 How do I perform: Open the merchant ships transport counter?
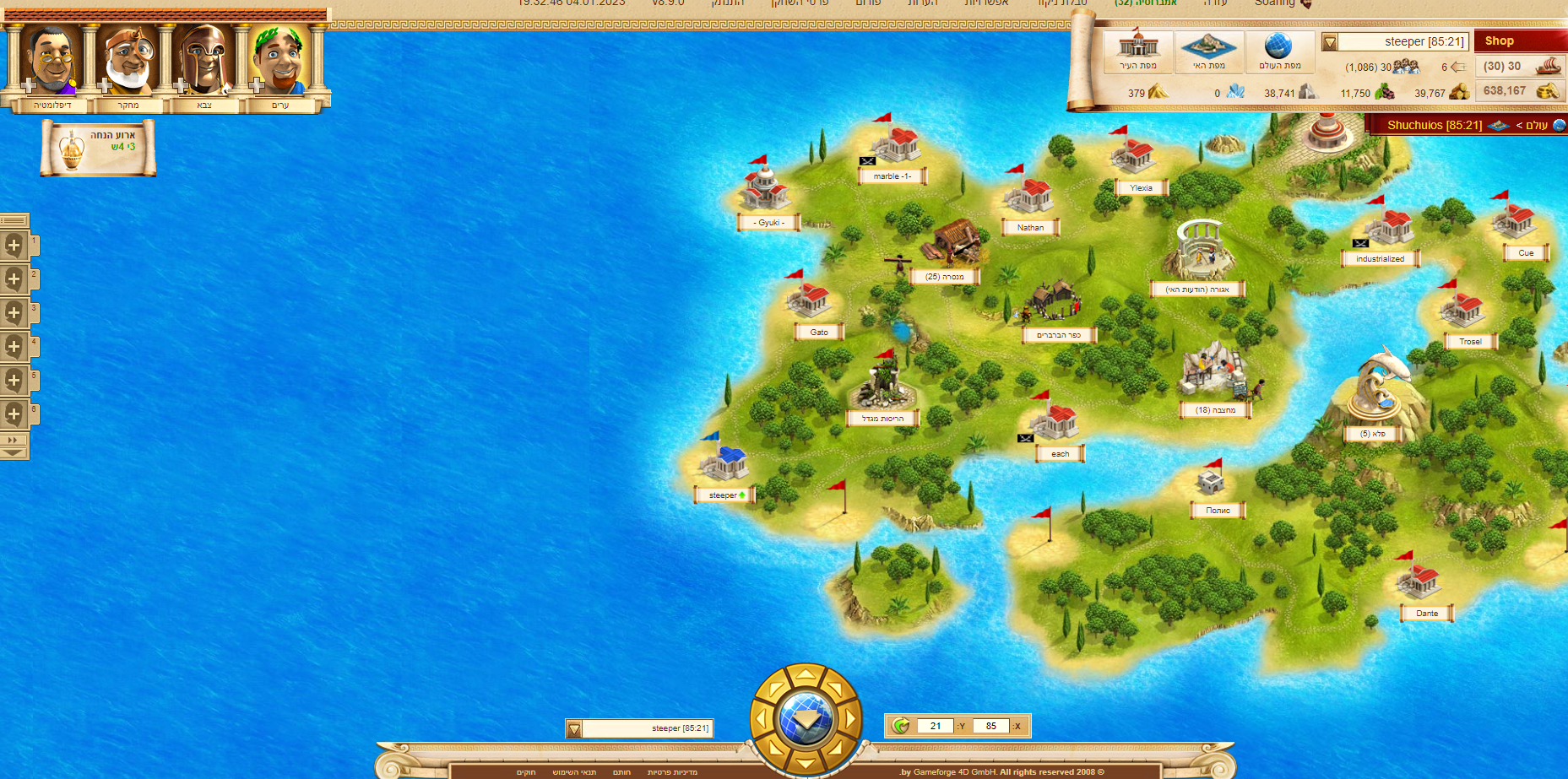[1521, 66]
